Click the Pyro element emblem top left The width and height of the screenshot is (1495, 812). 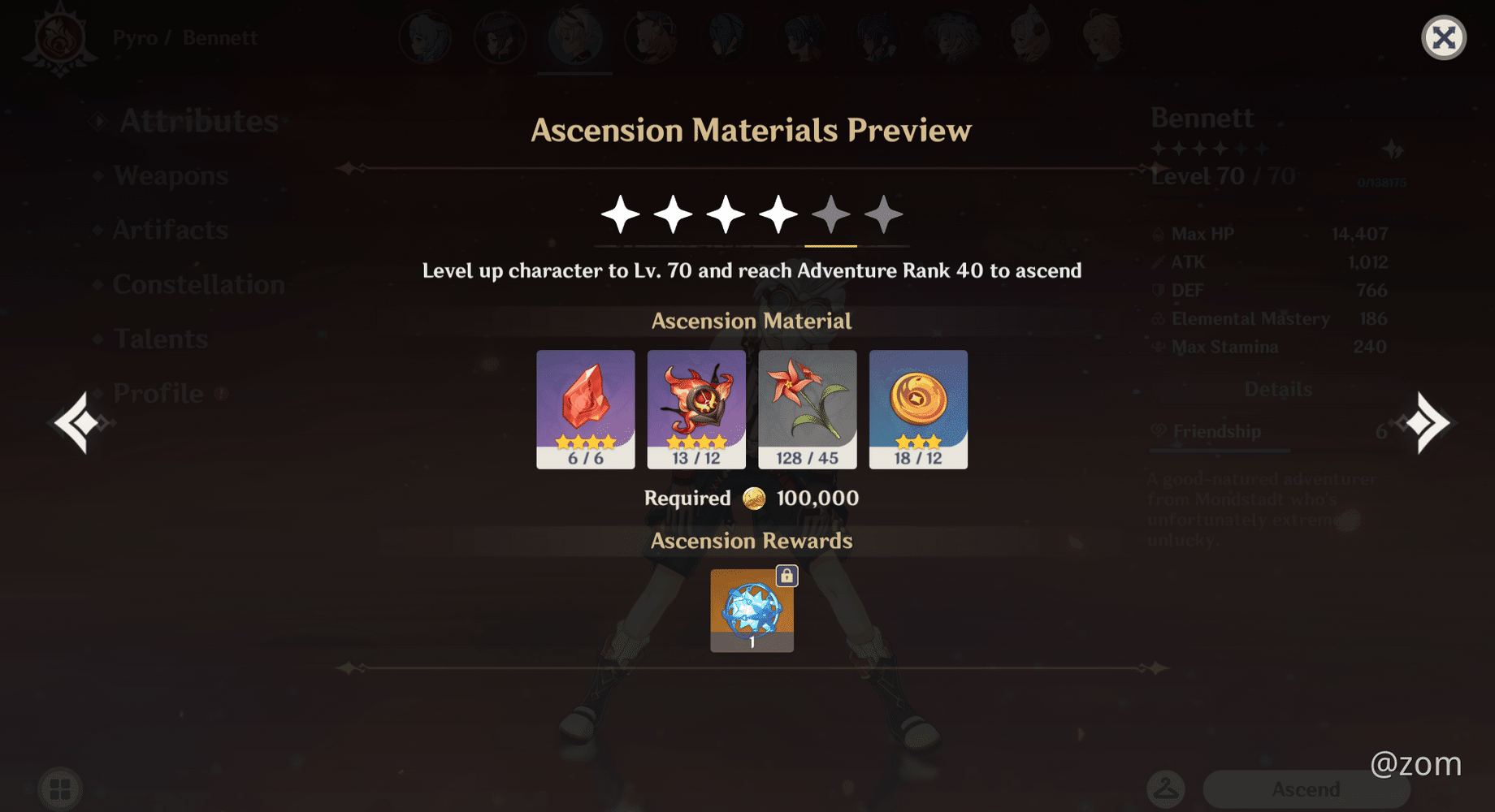(x=63, y=36)
